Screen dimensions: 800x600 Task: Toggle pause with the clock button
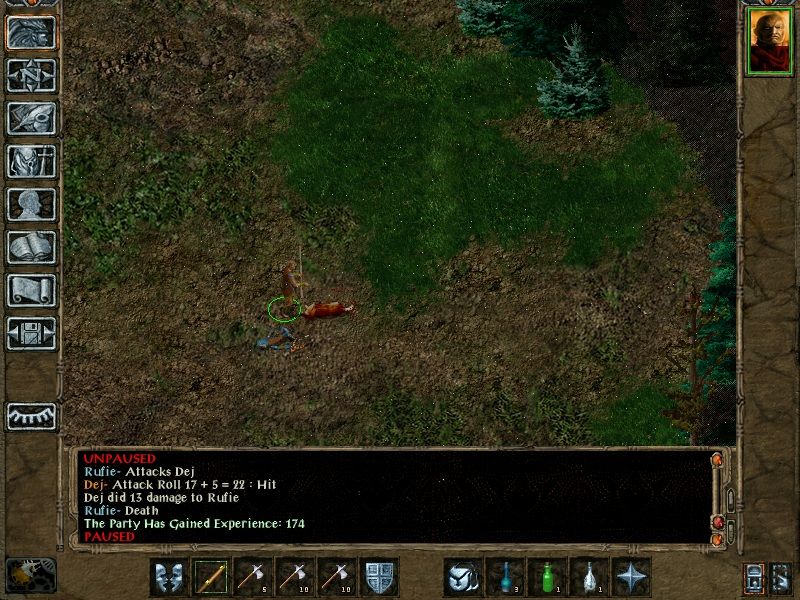click(x=30, y=575)
